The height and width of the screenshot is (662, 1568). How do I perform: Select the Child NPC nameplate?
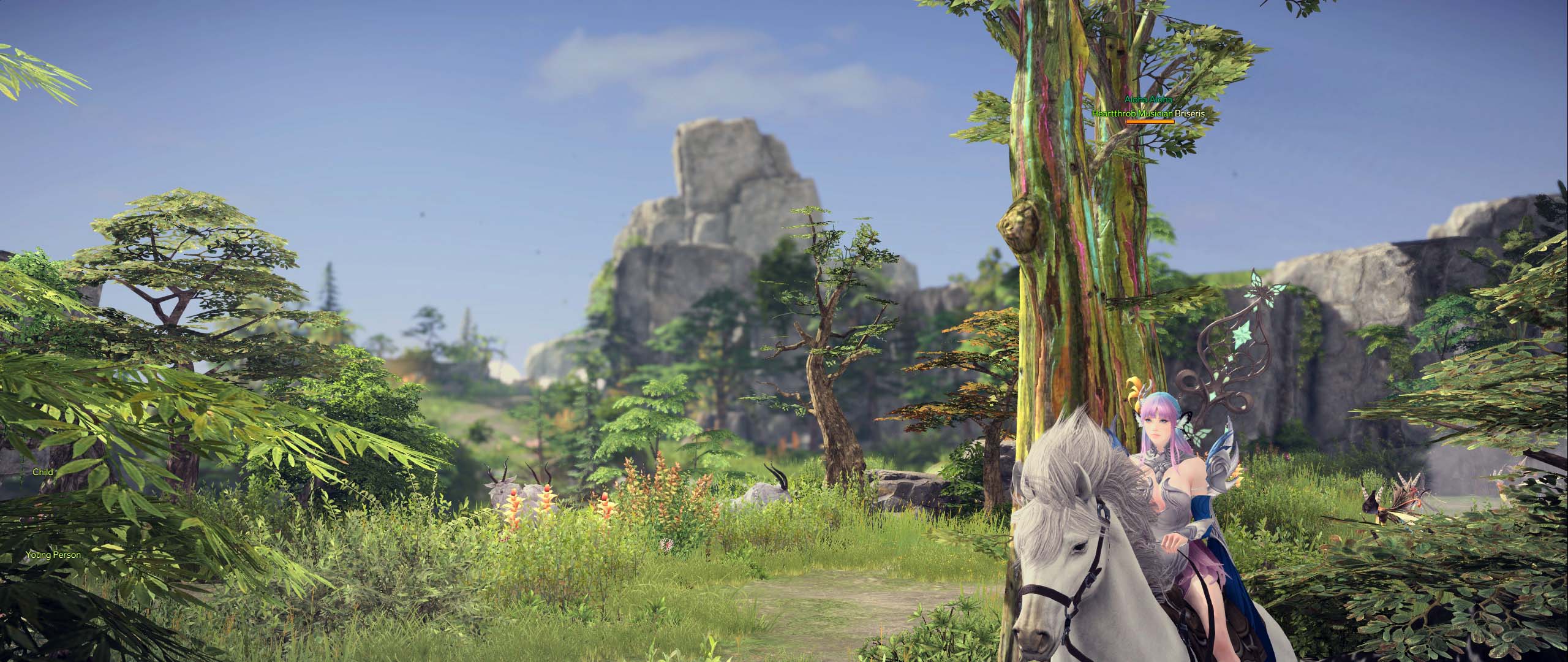pyautogui.click(x=43, y=472)
